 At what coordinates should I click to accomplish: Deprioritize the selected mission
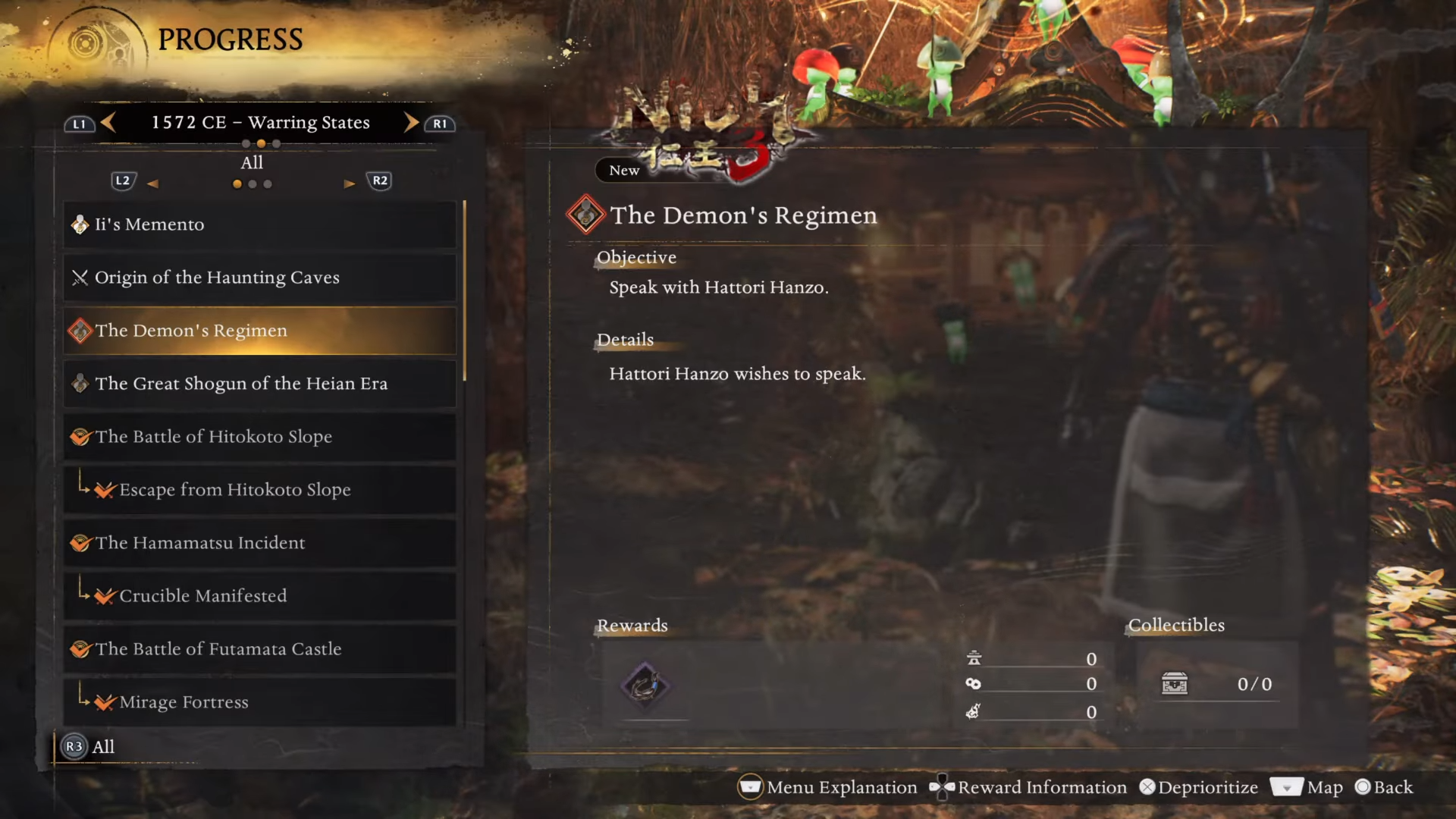click(x=1198, y=787)
